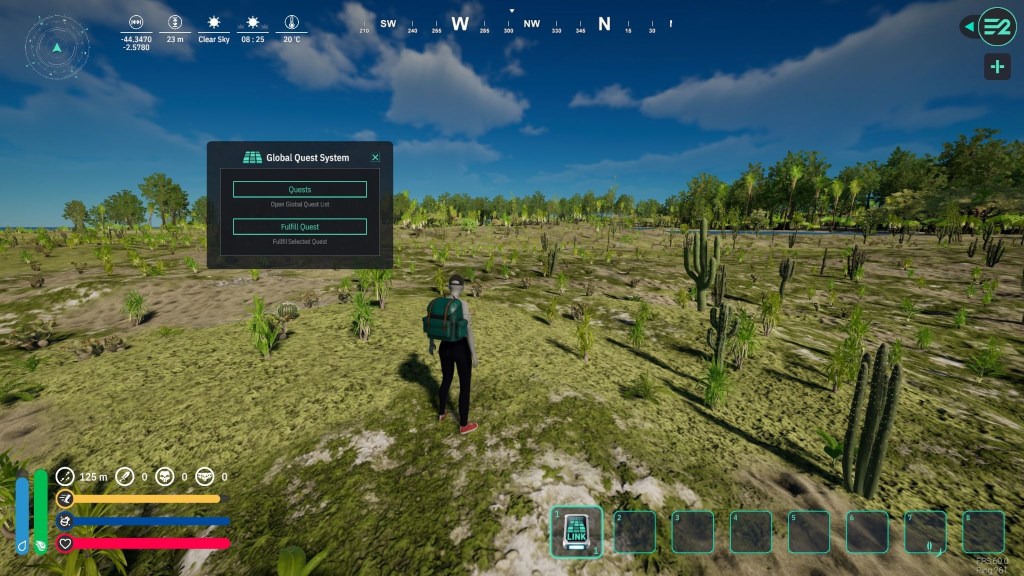The height and width of the screenshot is (576, 1024).
Task: Click the green plus button
Action: coord(996,67)
